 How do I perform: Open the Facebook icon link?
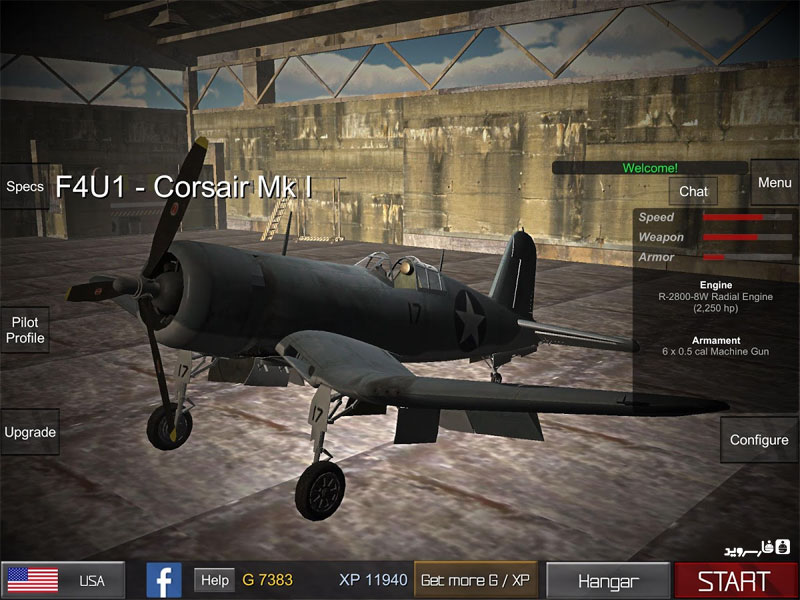click(x=164, y=580)
